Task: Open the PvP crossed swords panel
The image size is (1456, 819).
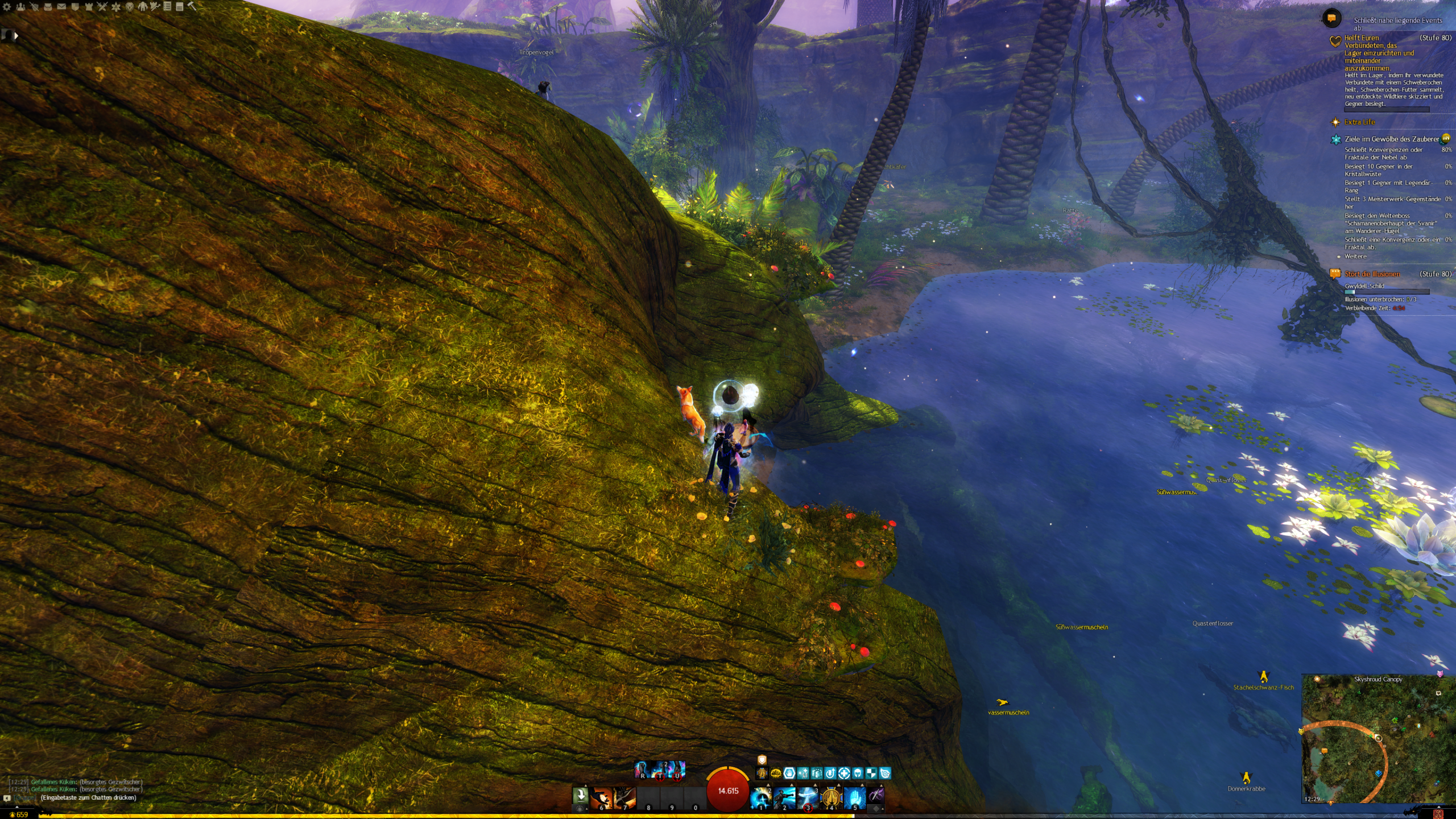Action: coord(102,7)
